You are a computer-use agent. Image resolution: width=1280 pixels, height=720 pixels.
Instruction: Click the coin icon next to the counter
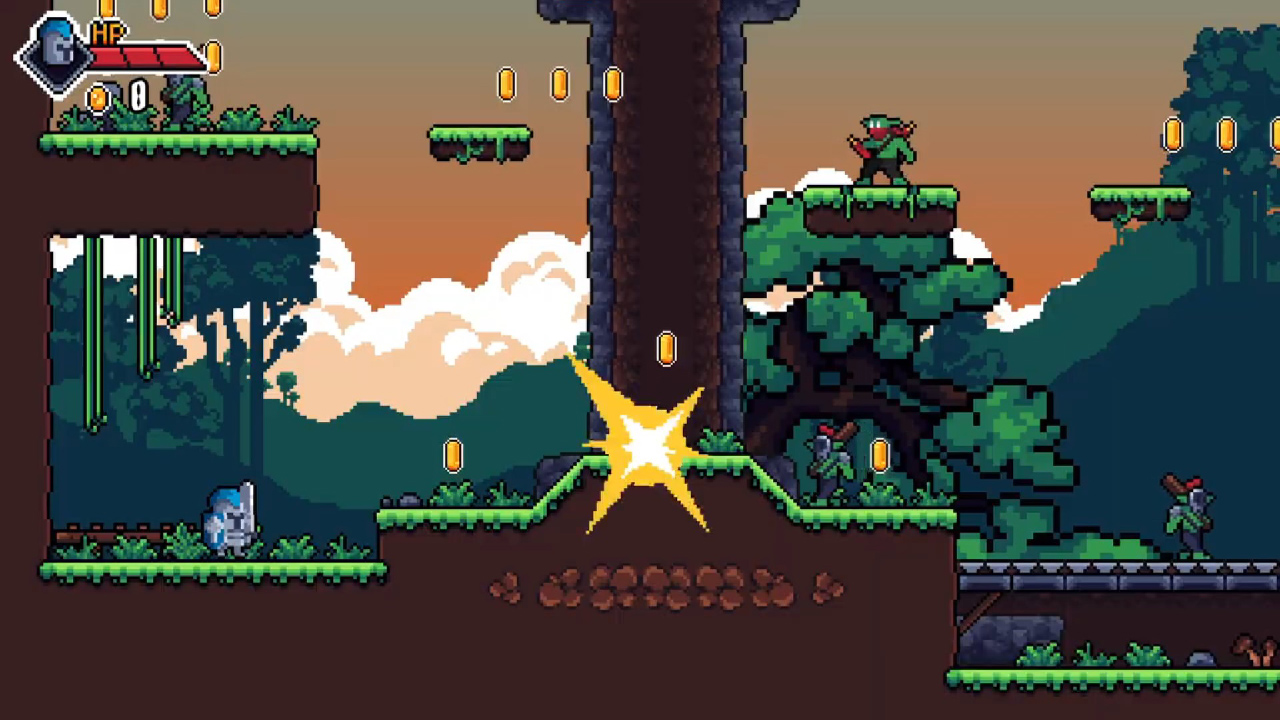[x=99, y=97]
